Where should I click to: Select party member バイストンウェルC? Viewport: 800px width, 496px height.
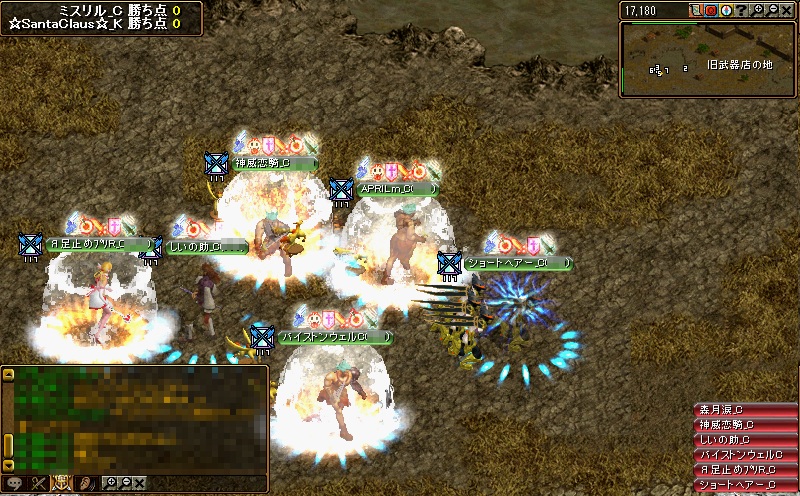pos(744,455)
